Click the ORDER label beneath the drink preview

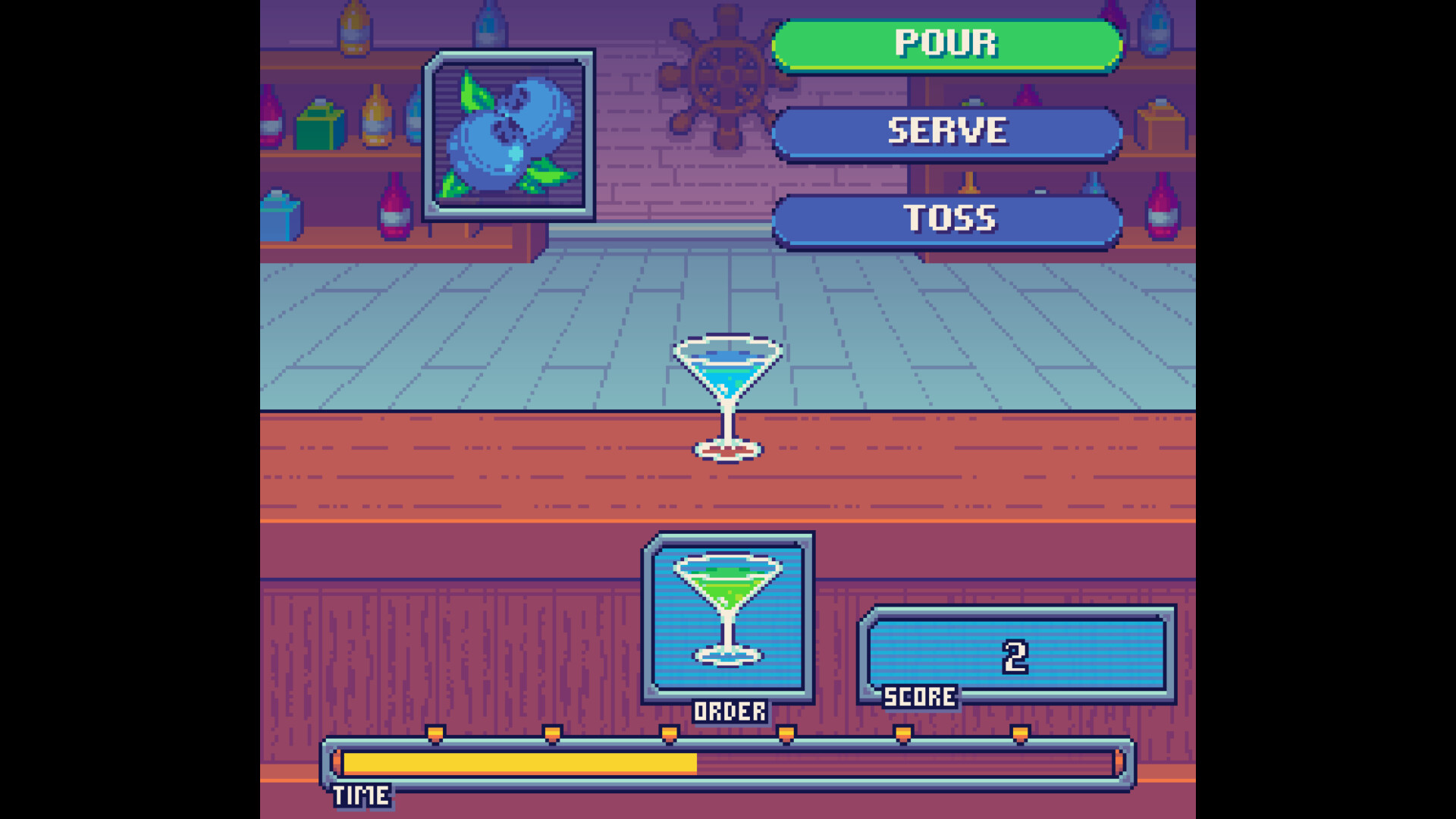730,711
